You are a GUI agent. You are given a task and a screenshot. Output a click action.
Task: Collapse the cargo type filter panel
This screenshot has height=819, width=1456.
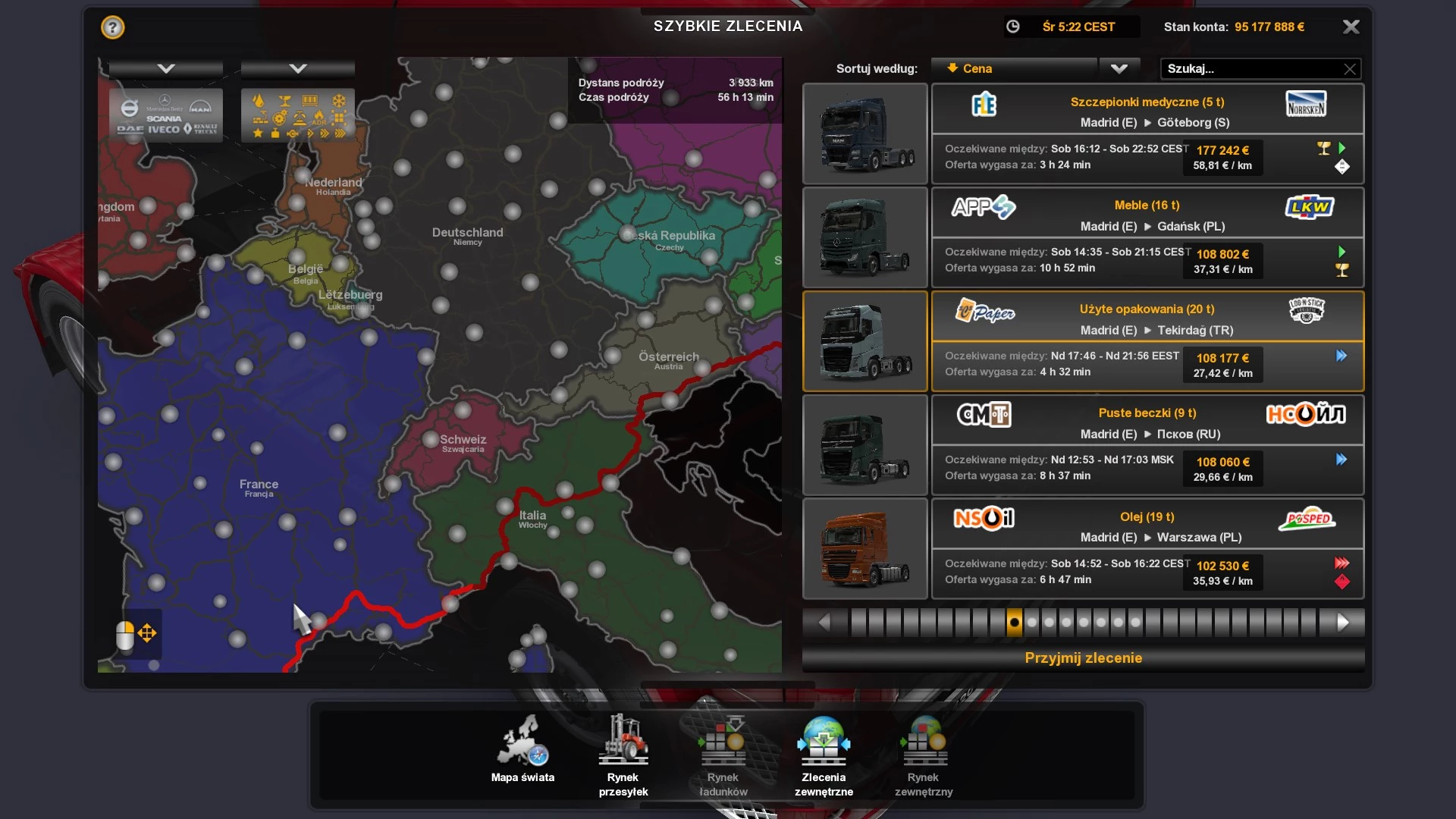pyautogui.click(x=297, y=68)
